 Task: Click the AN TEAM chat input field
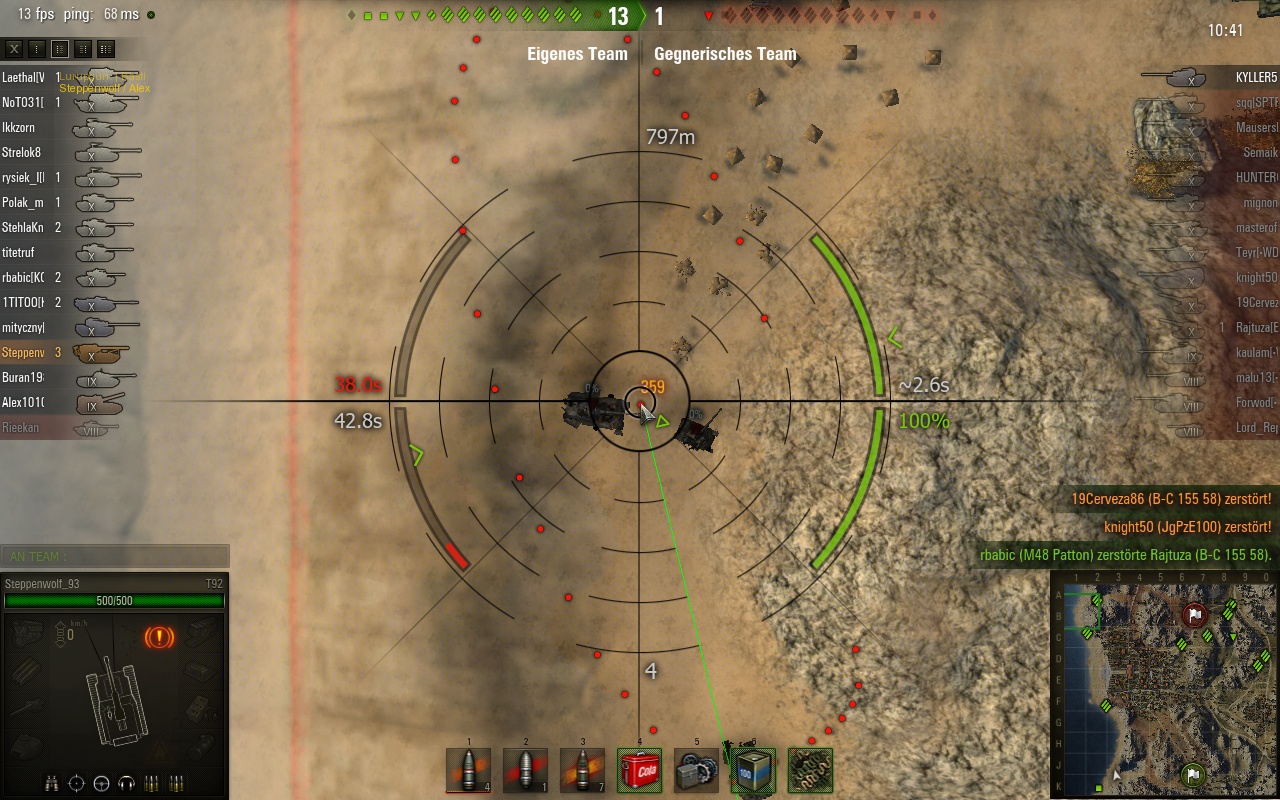115,557
